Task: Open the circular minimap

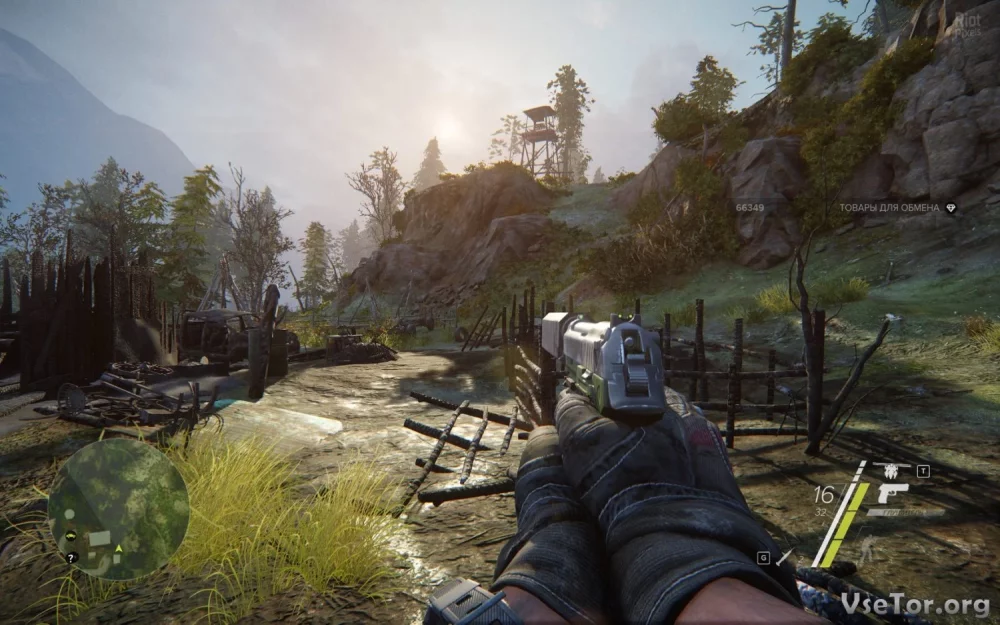Action: click(x=118, y=508)
